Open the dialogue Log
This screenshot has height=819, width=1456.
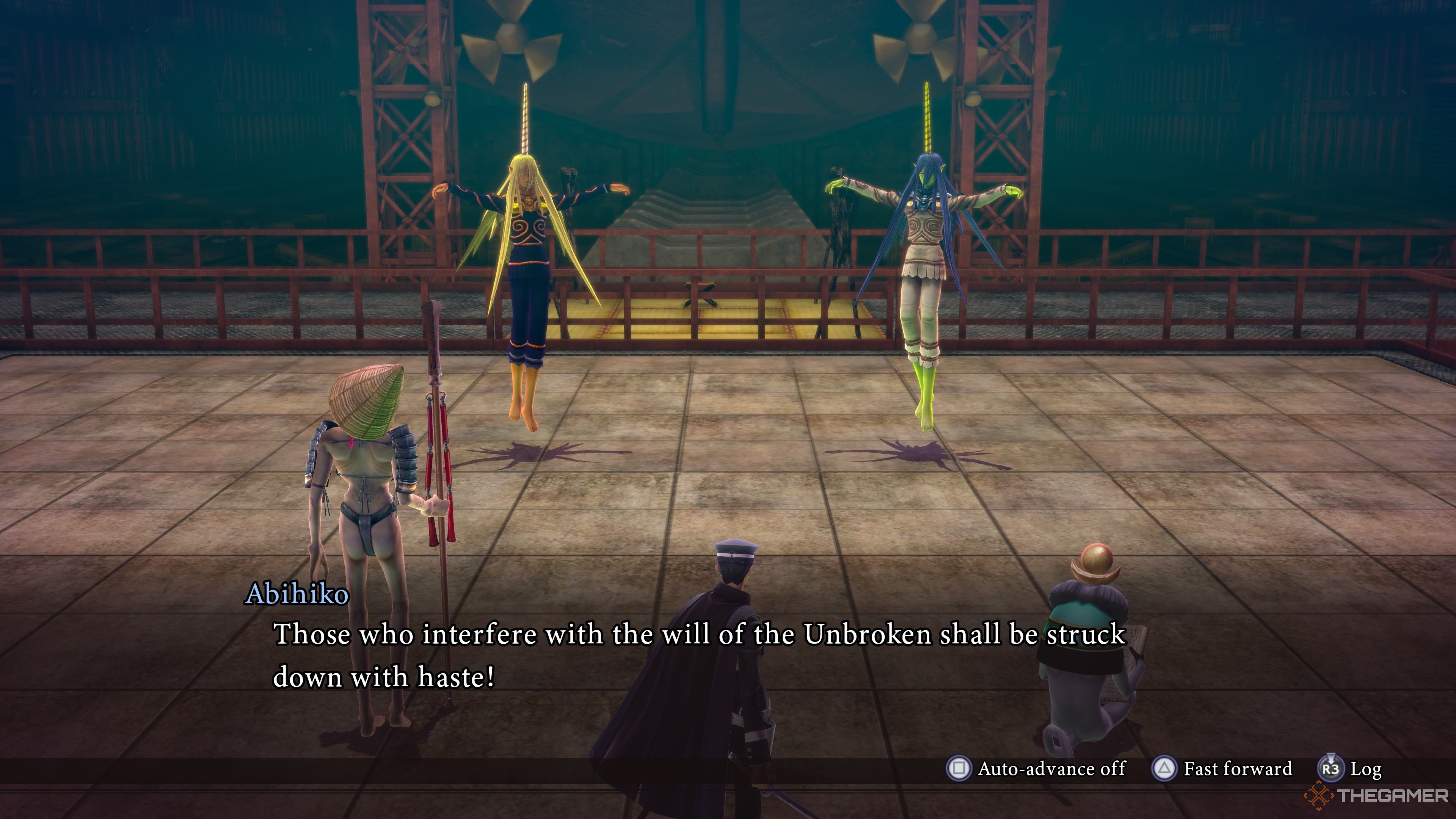[1351, 769]
